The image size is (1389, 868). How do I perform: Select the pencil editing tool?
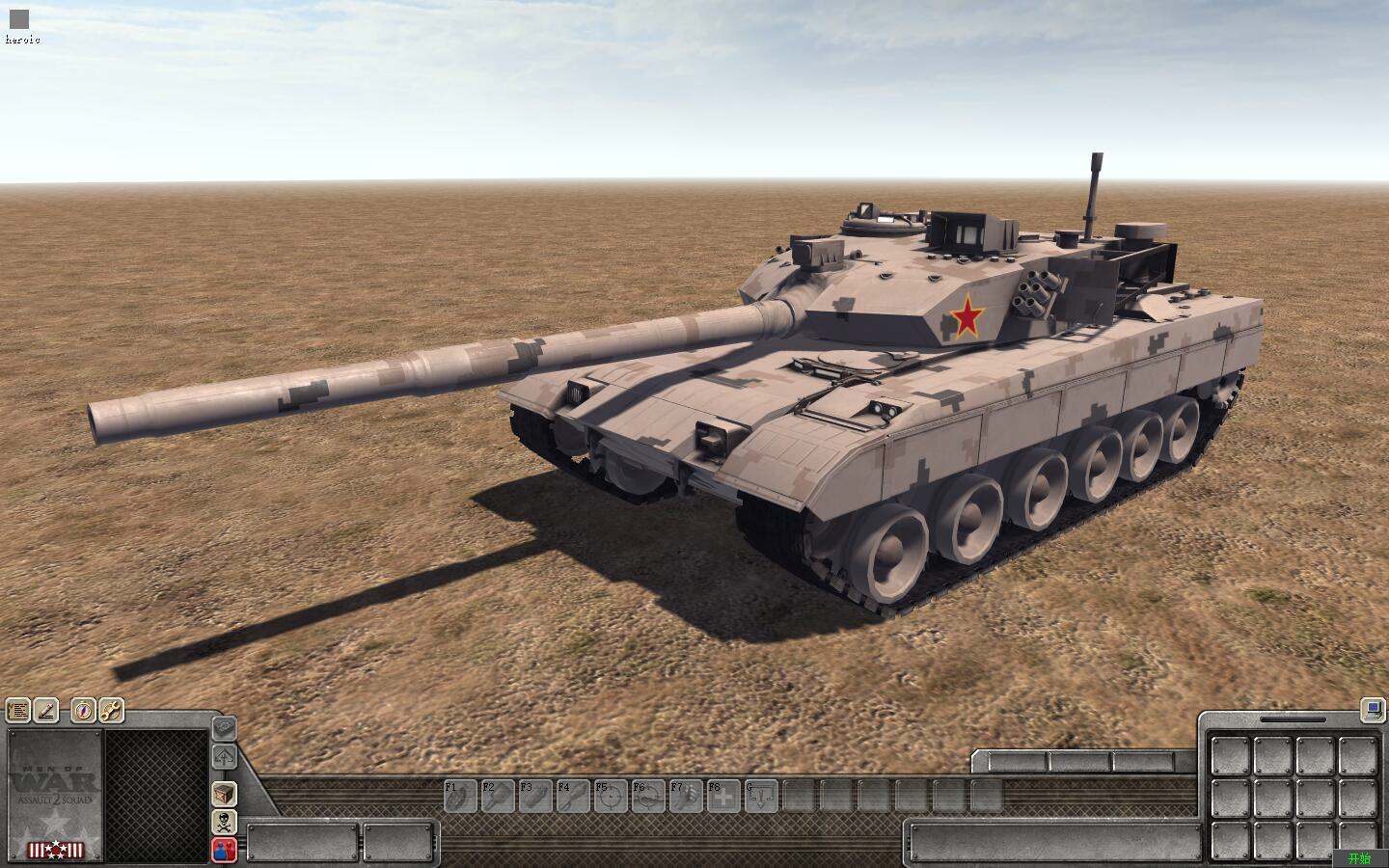tap(47, 713)
